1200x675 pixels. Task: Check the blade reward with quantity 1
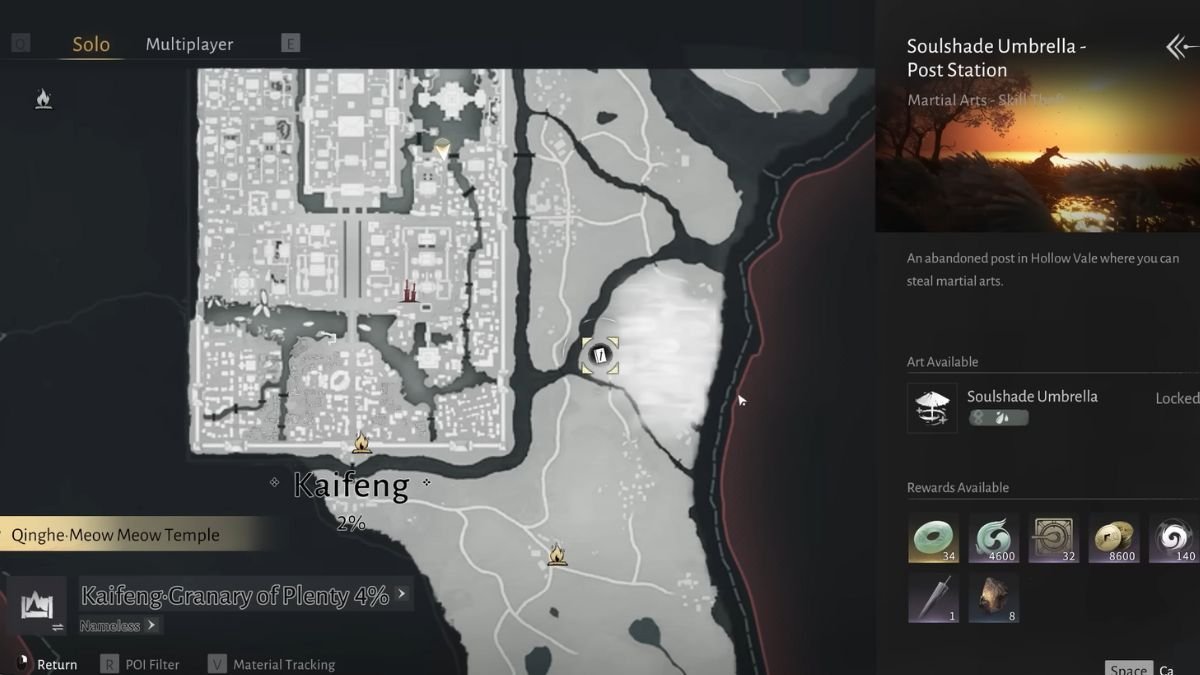933,598
